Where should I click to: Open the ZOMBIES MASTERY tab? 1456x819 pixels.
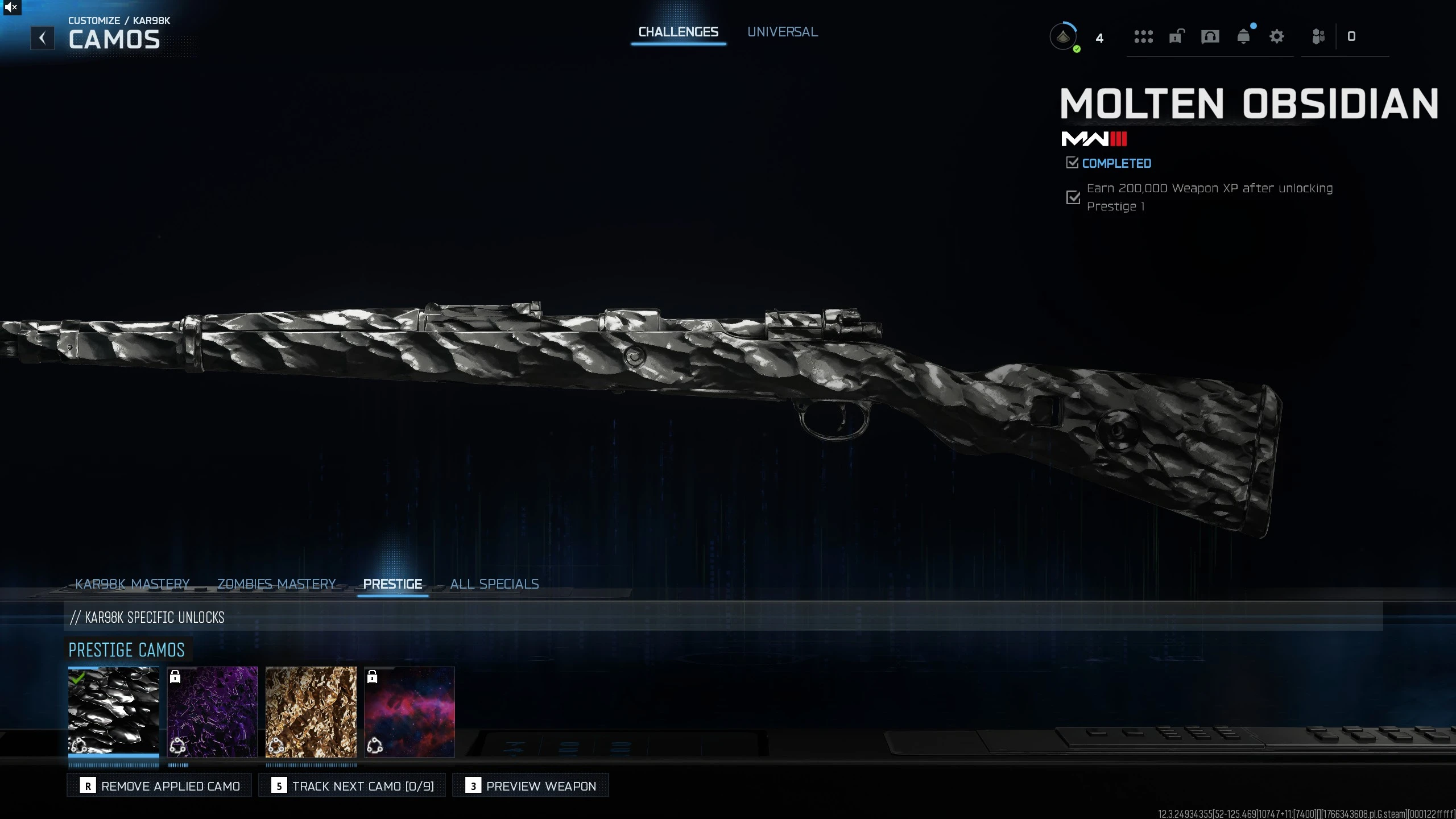click(x=276, y=584)
